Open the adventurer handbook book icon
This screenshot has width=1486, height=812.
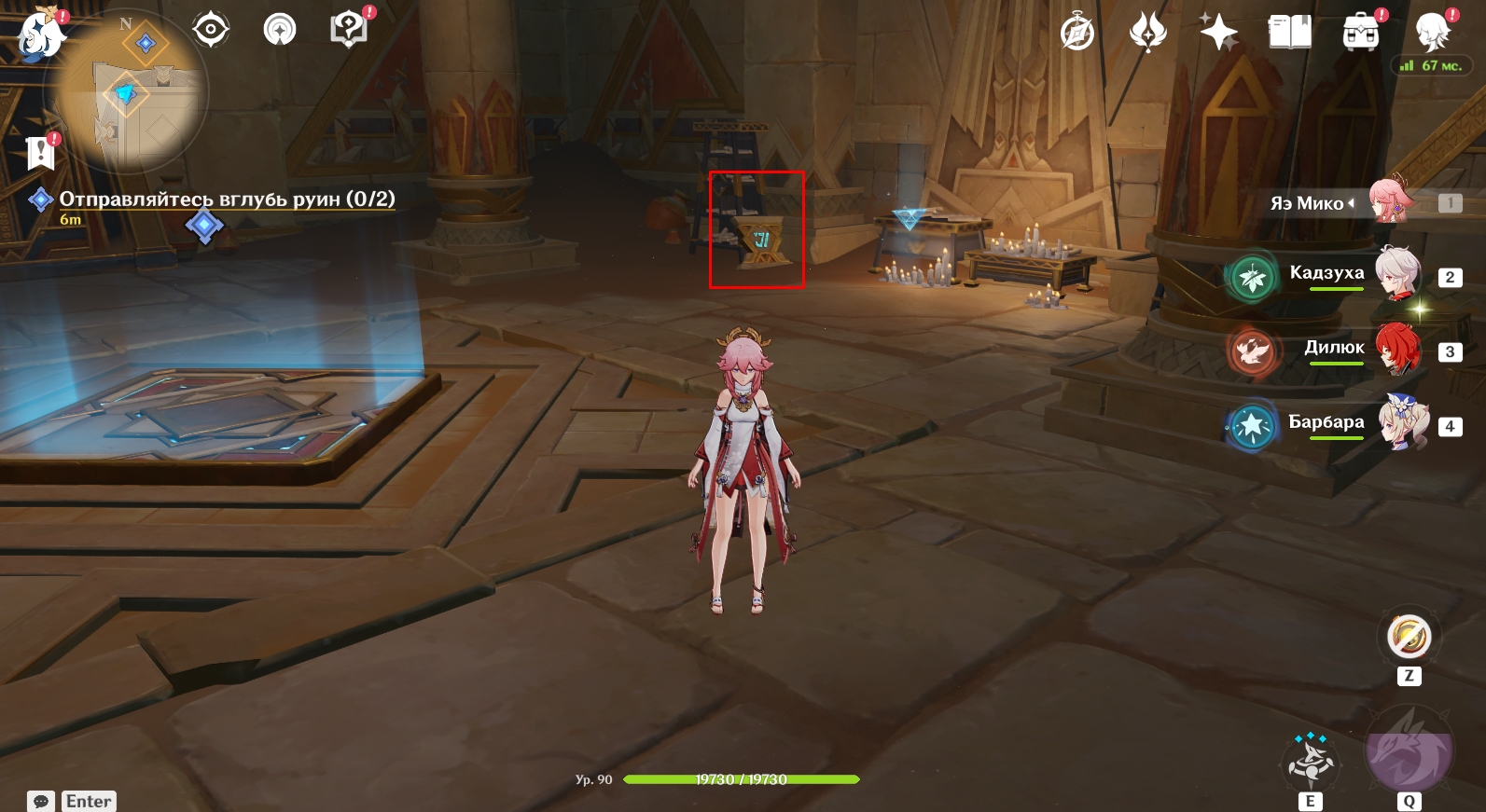tap(1289, 34)
